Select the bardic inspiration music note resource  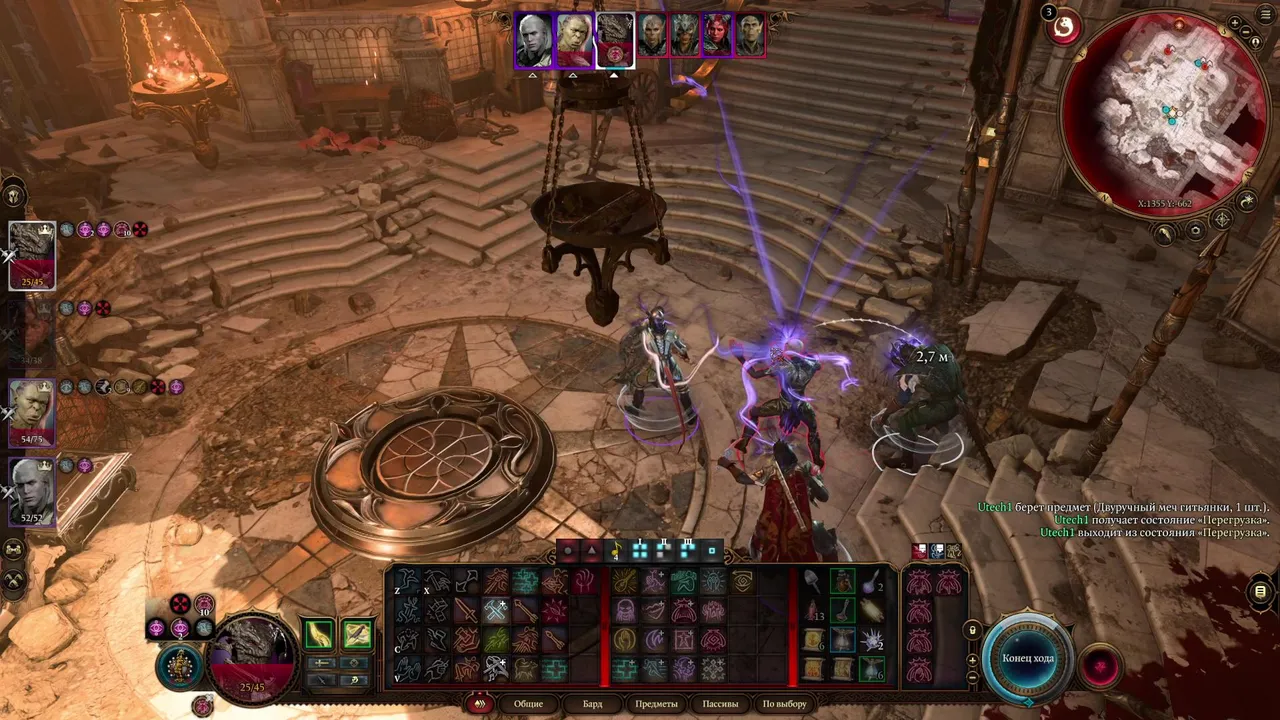[x=616, y=550]
